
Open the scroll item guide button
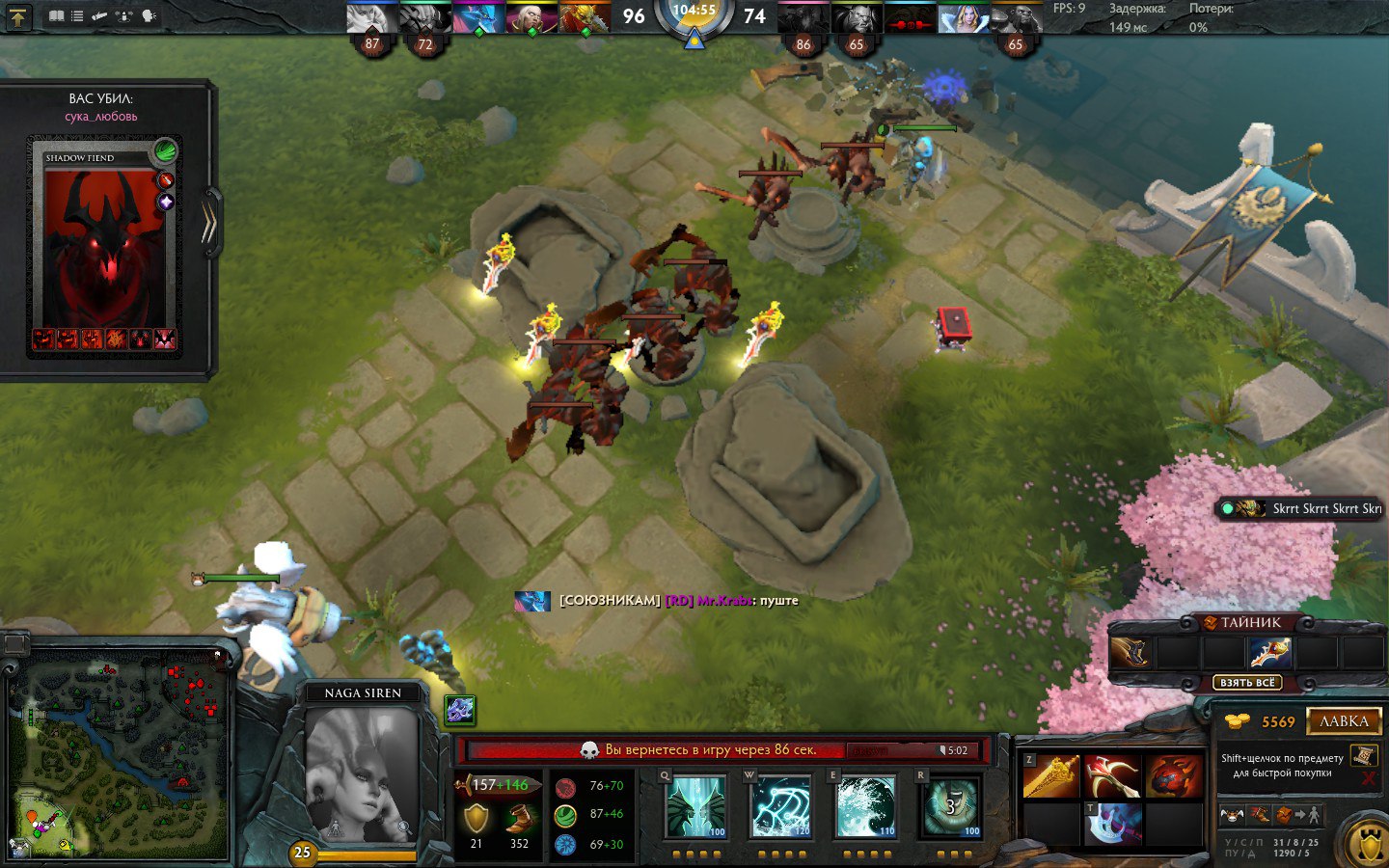pyautogui.click(x=1363, y=755)
